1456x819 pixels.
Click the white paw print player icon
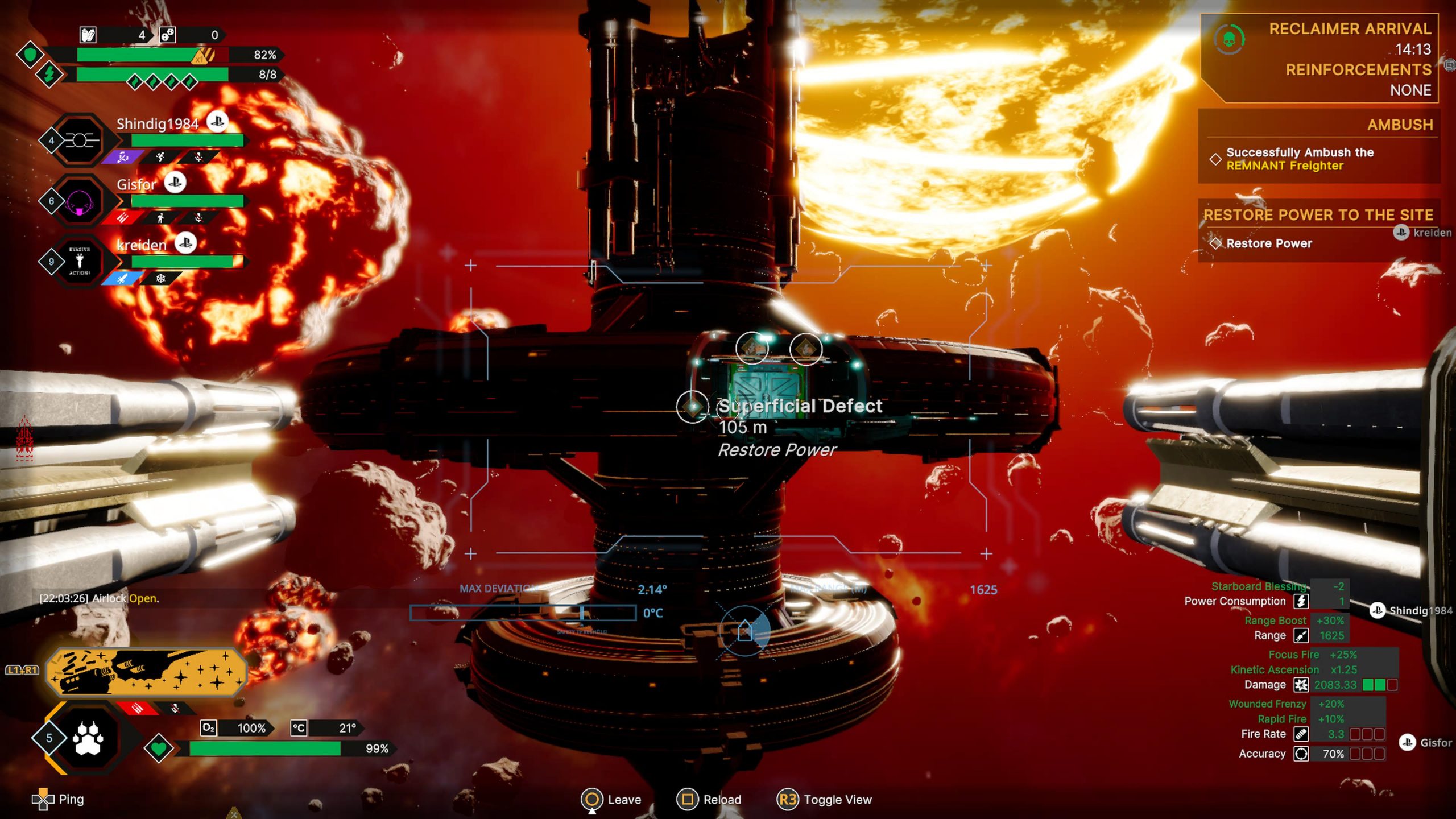(x=88, y=738)
